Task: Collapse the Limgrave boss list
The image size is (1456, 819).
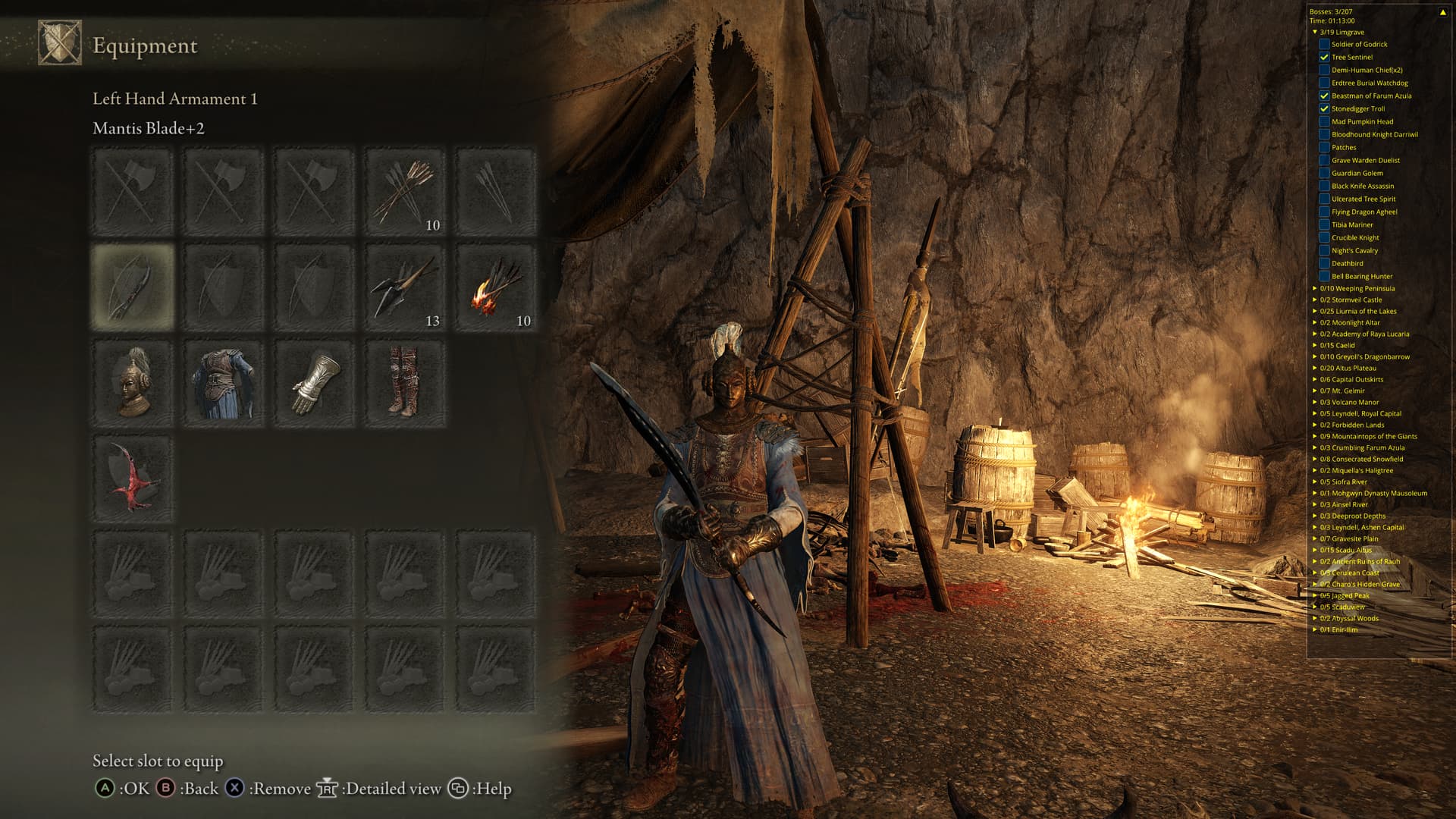Action: point(1315,32)
